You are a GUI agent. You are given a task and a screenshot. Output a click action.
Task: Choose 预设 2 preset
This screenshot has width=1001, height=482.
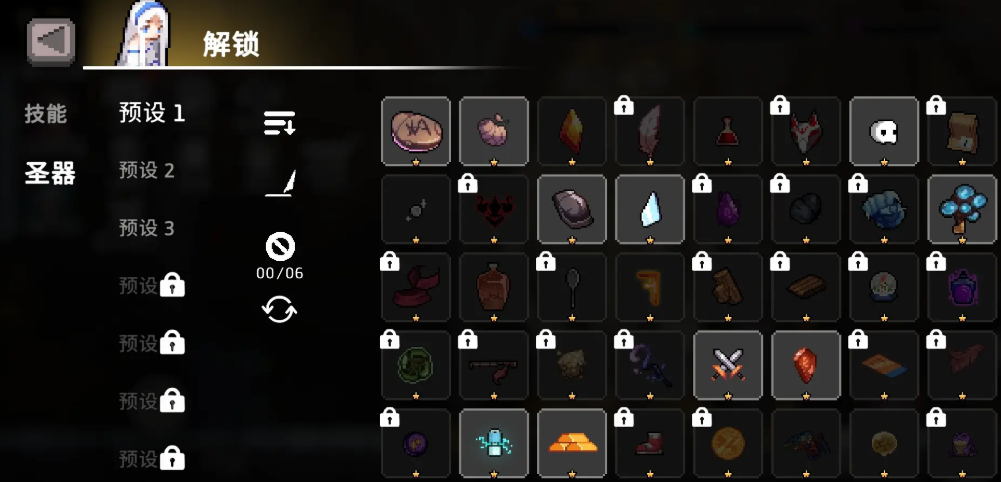coord(147,171)
